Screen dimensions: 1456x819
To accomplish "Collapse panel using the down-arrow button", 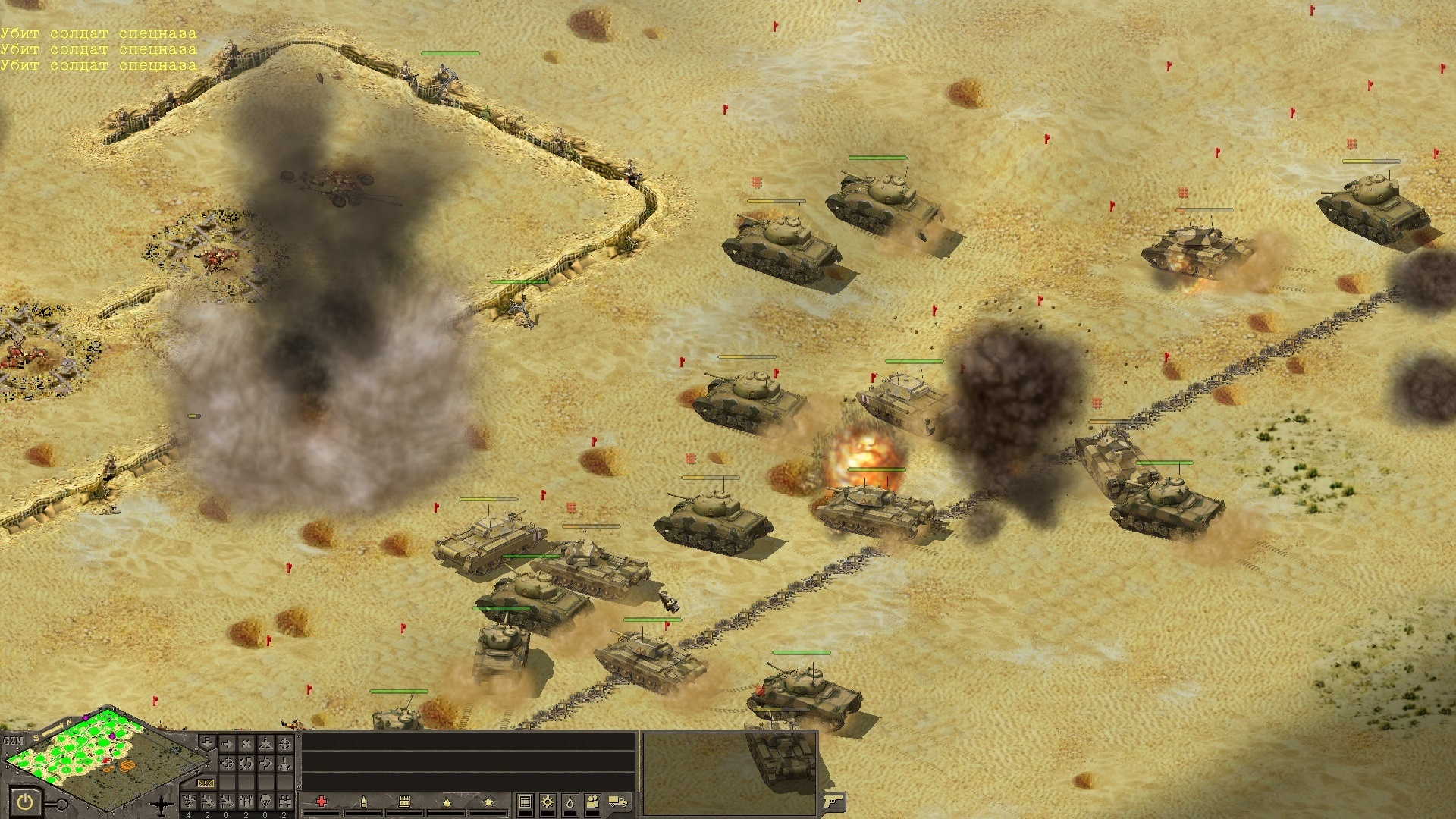I will [207, 742].
